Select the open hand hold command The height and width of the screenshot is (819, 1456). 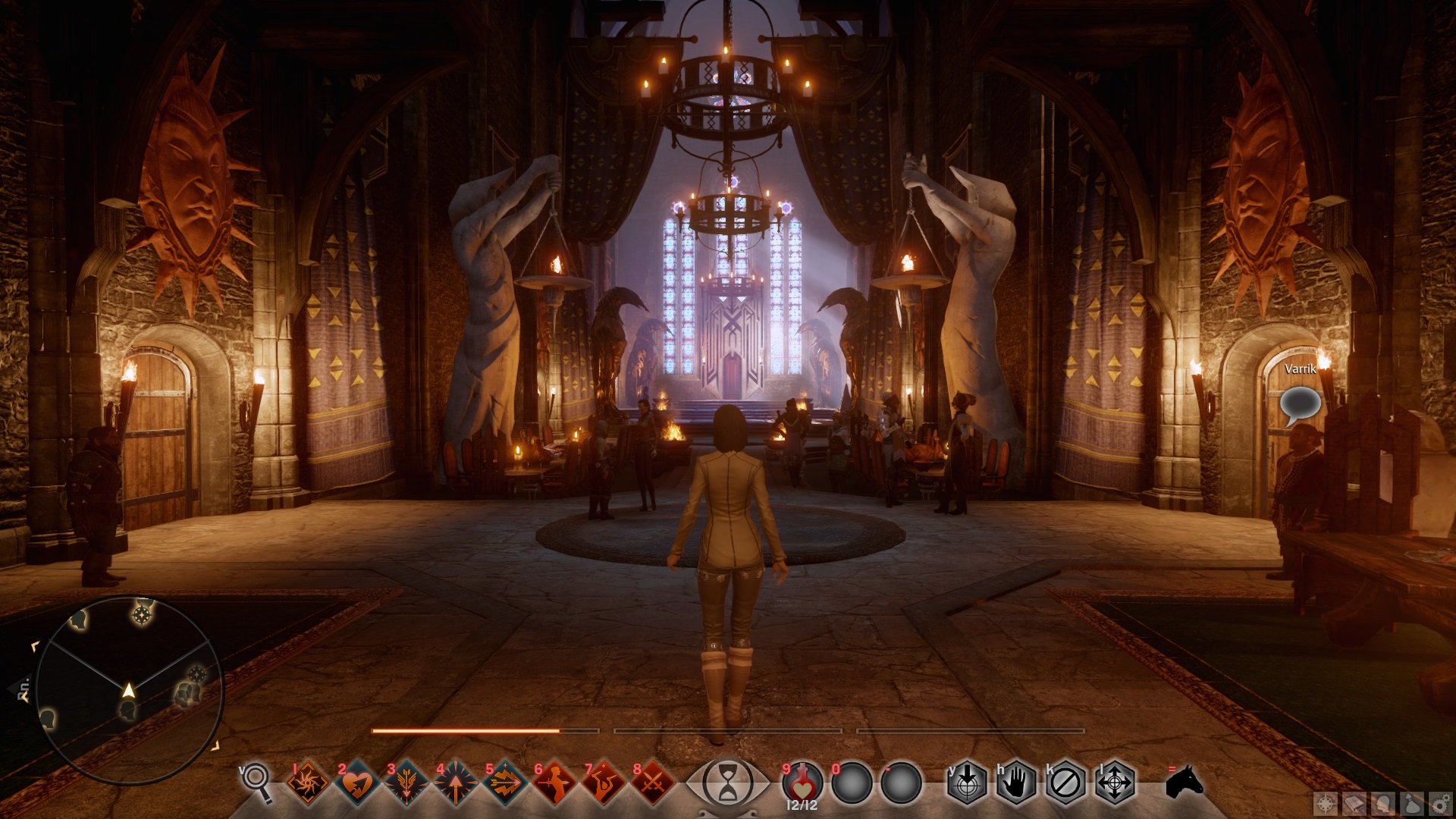pos(1016,783)
